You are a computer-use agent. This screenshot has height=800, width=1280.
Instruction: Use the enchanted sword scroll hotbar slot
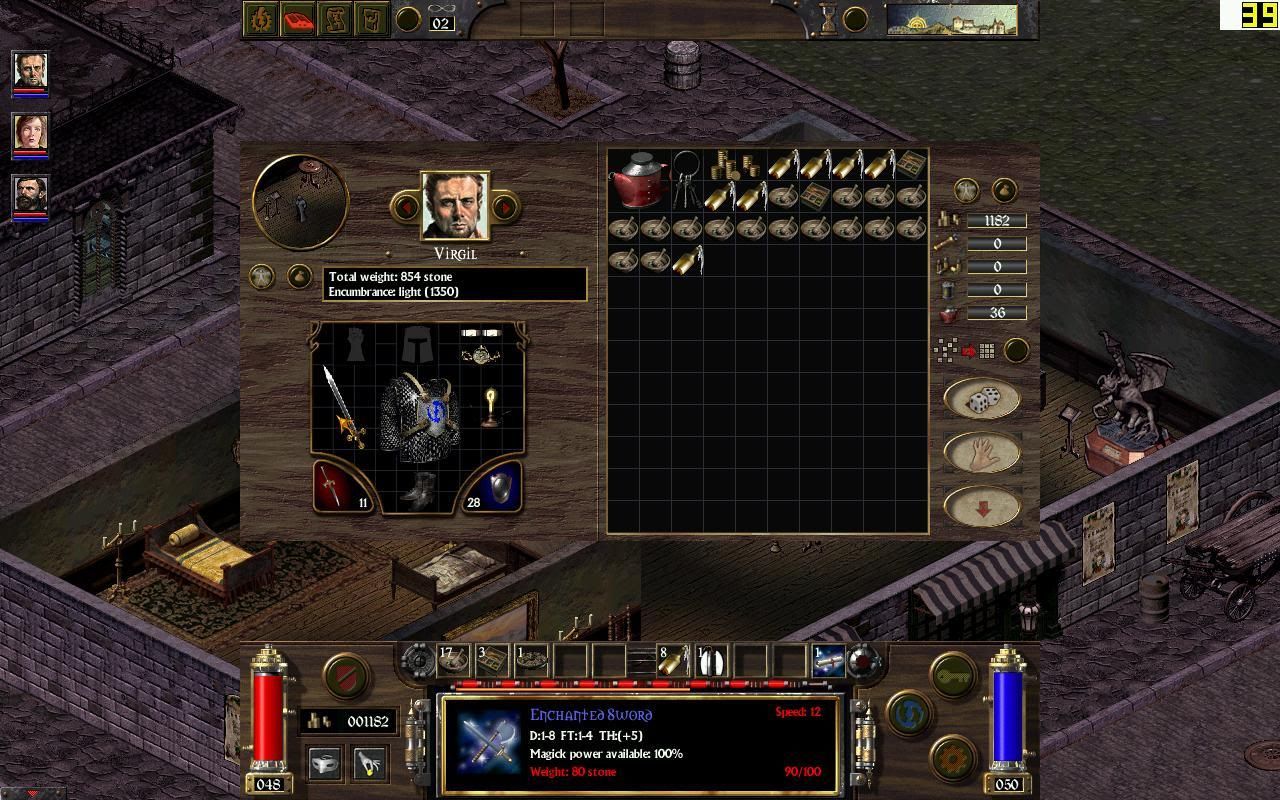point(828,660)
